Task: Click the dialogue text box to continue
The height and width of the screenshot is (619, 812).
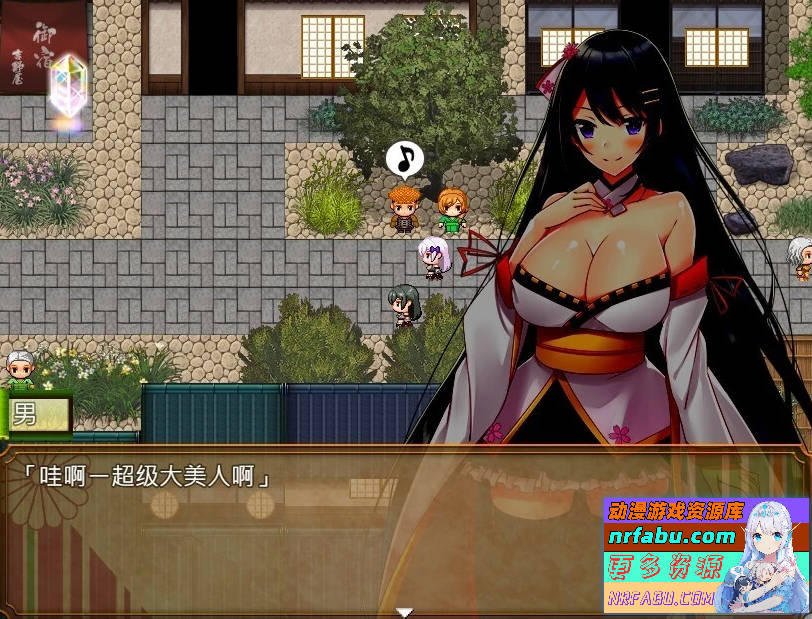Action: (300, 530)
